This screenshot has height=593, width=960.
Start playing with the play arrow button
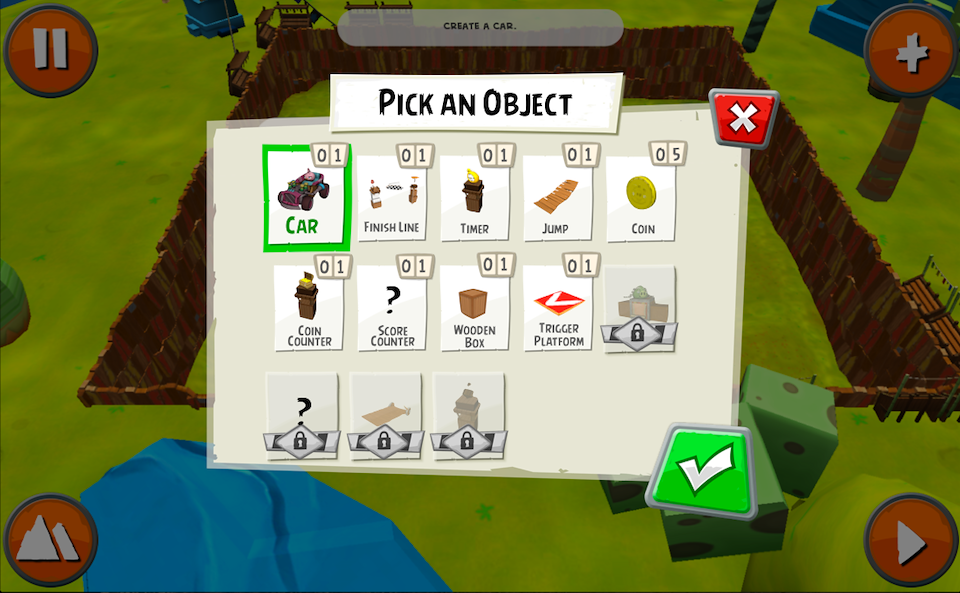911,542
